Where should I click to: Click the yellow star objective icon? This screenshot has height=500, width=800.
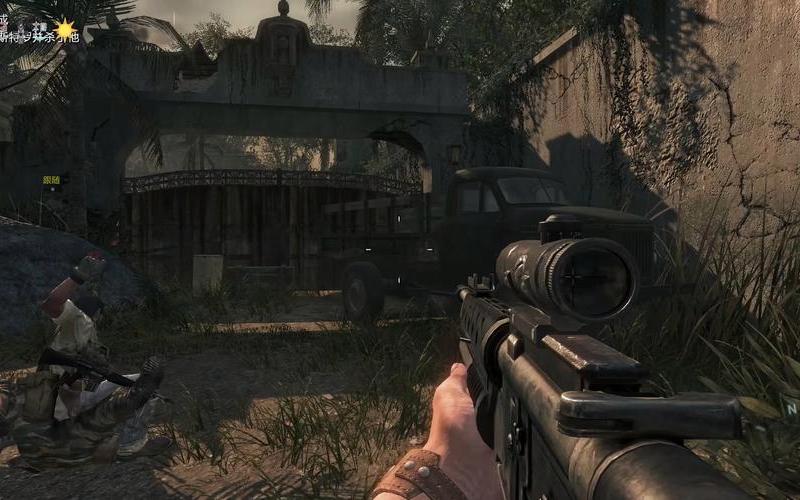tap(66, 30)
